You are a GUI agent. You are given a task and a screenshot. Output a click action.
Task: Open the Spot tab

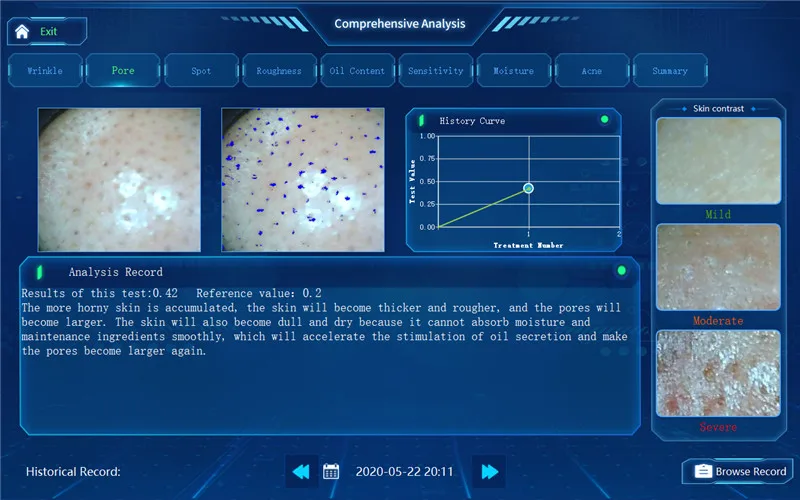coord(201,71)
